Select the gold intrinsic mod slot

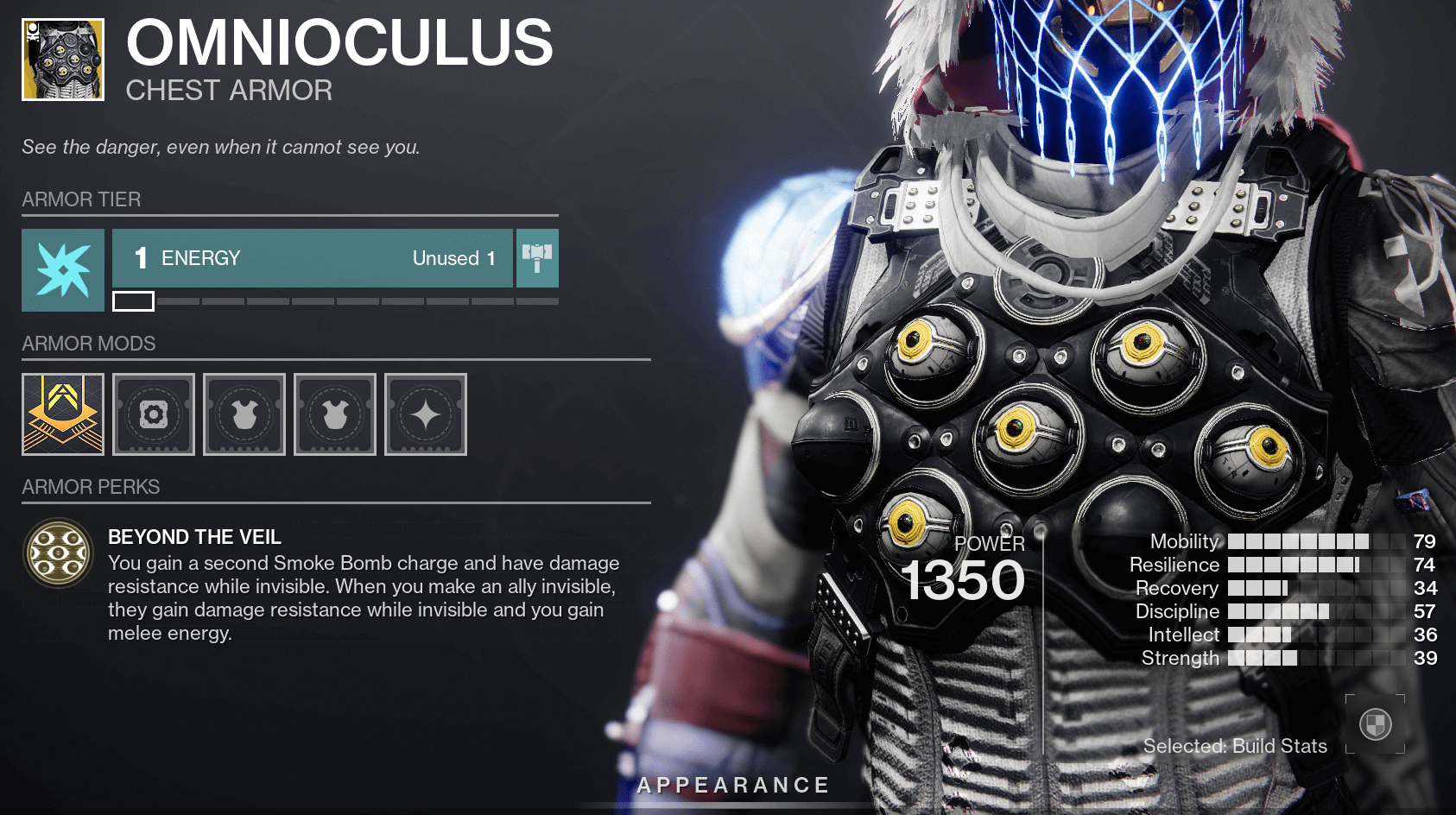click(63, 414)
